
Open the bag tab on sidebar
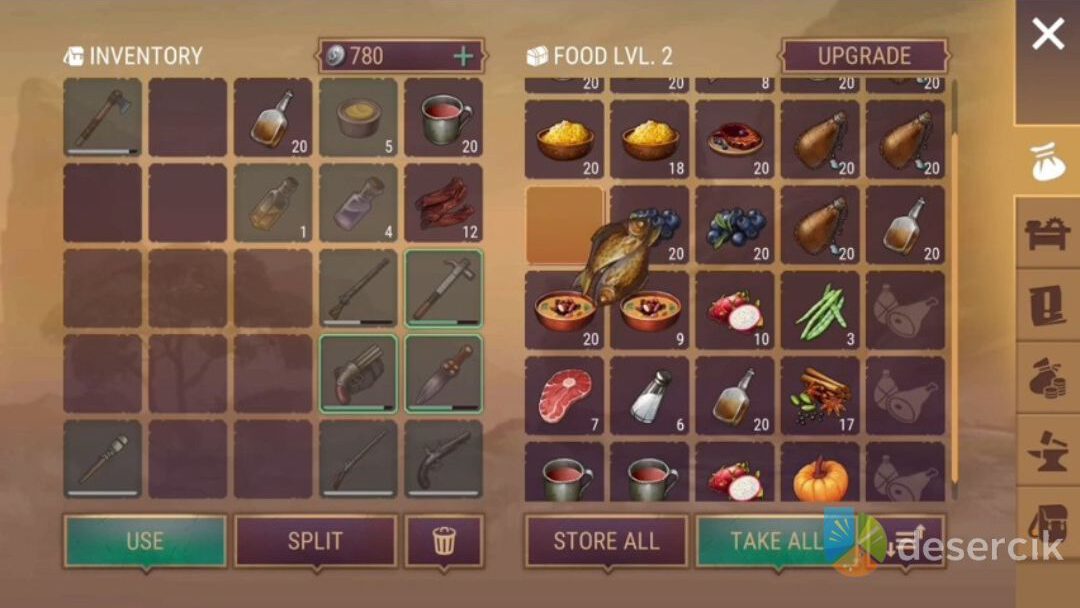tap(1047, 162)
